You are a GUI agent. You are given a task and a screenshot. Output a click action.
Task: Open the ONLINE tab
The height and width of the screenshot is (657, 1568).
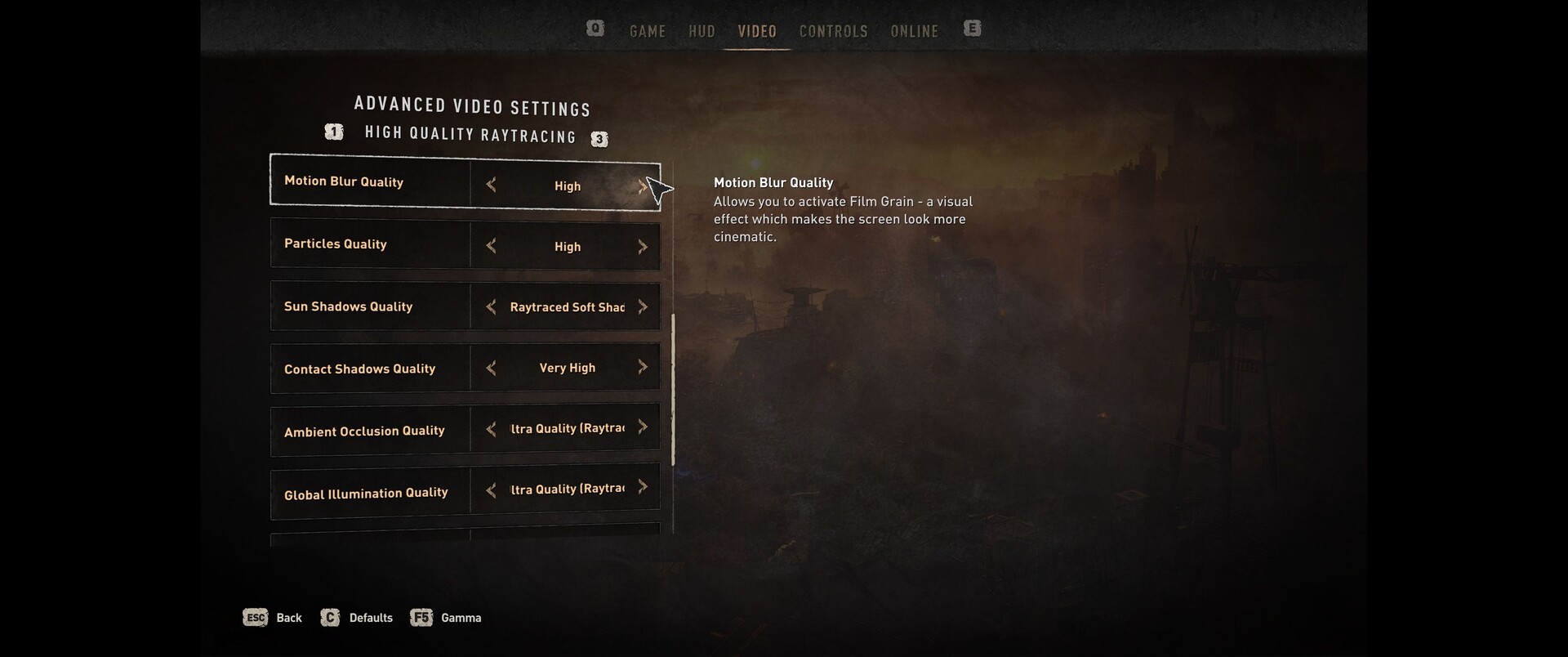click(914, 31)
